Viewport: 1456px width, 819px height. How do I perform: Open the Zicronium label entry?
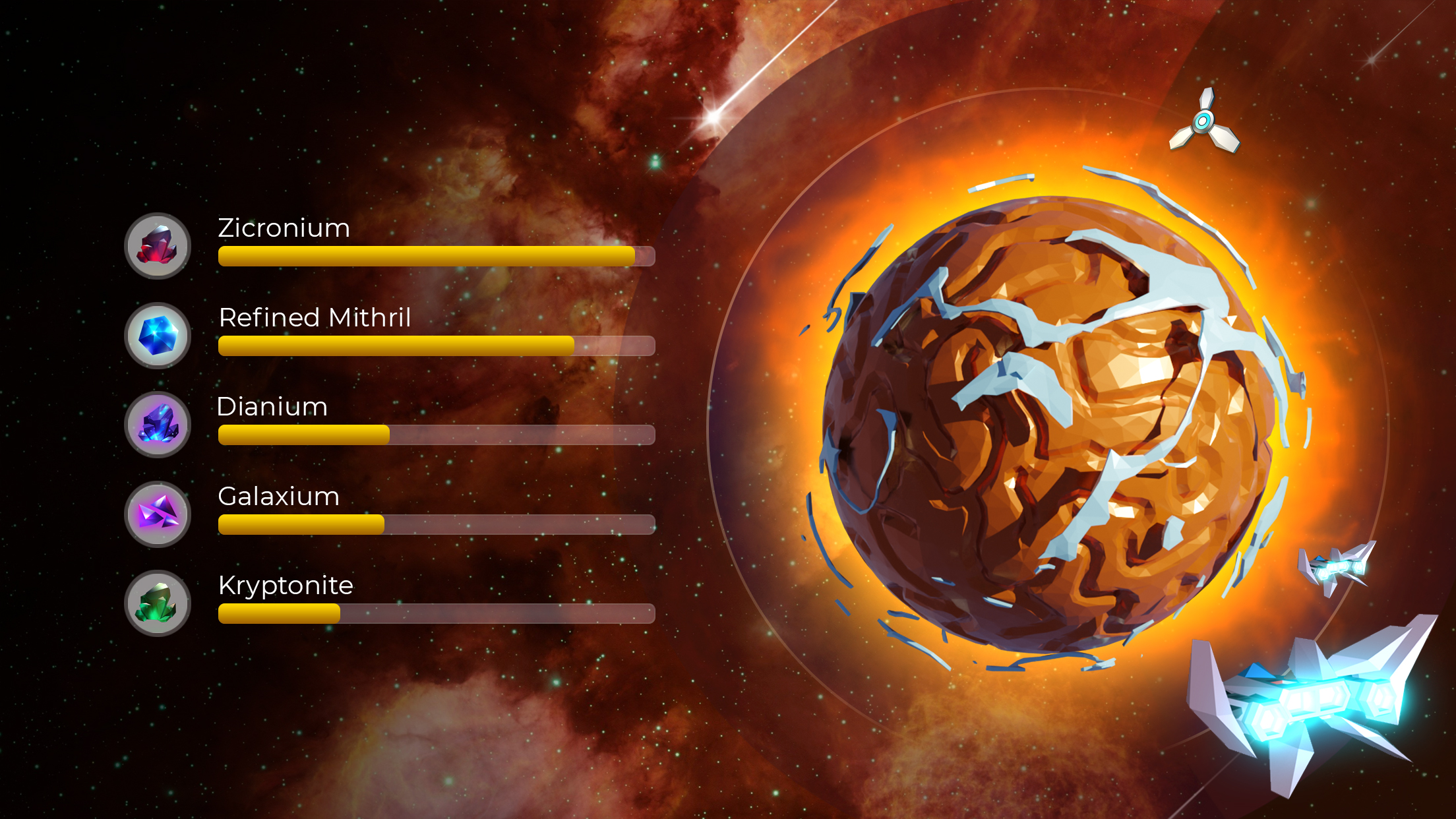pyautogui.click(x=284, y=229)
